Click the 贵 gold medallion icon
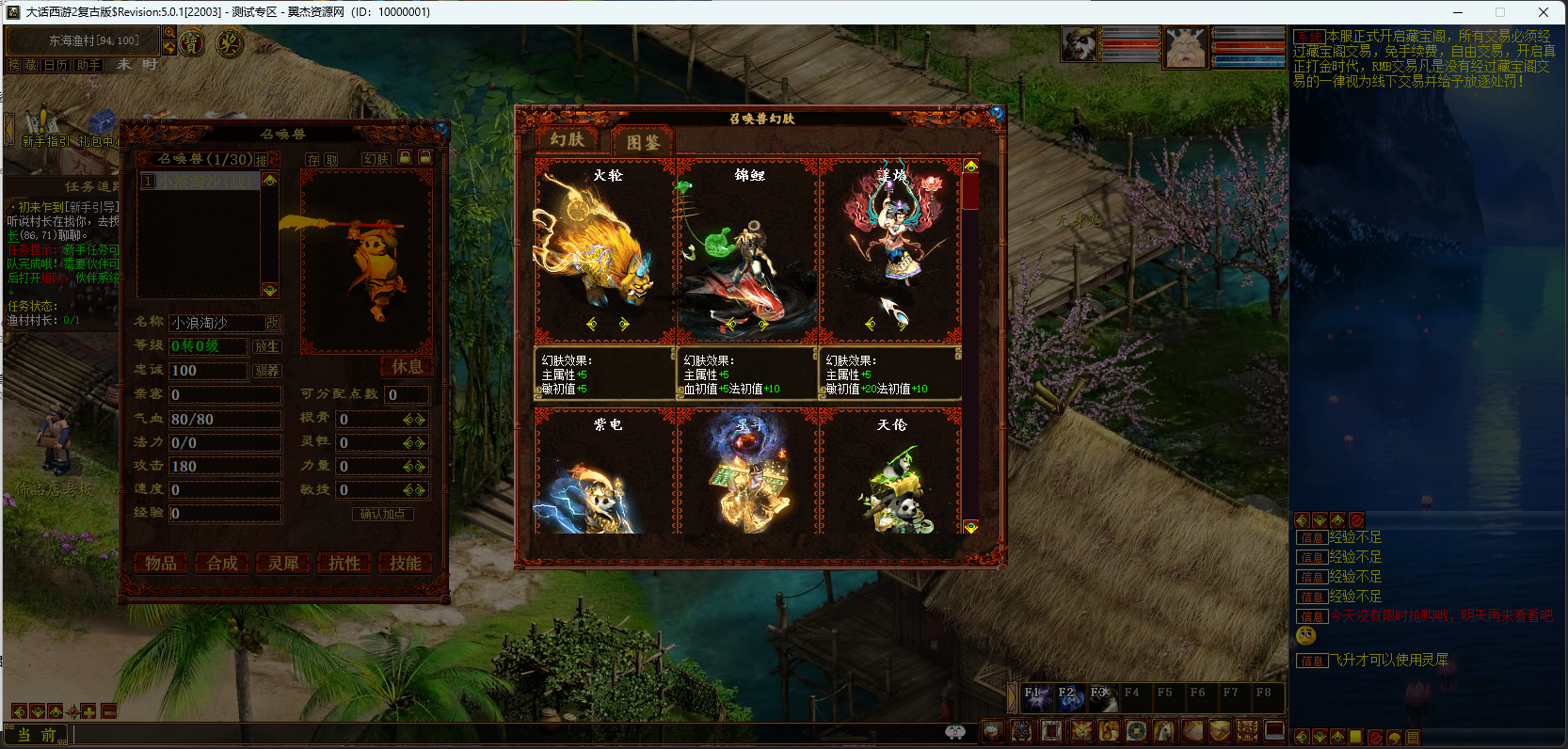The width and height of the screenshot is (1568, 749). point(191,43)
